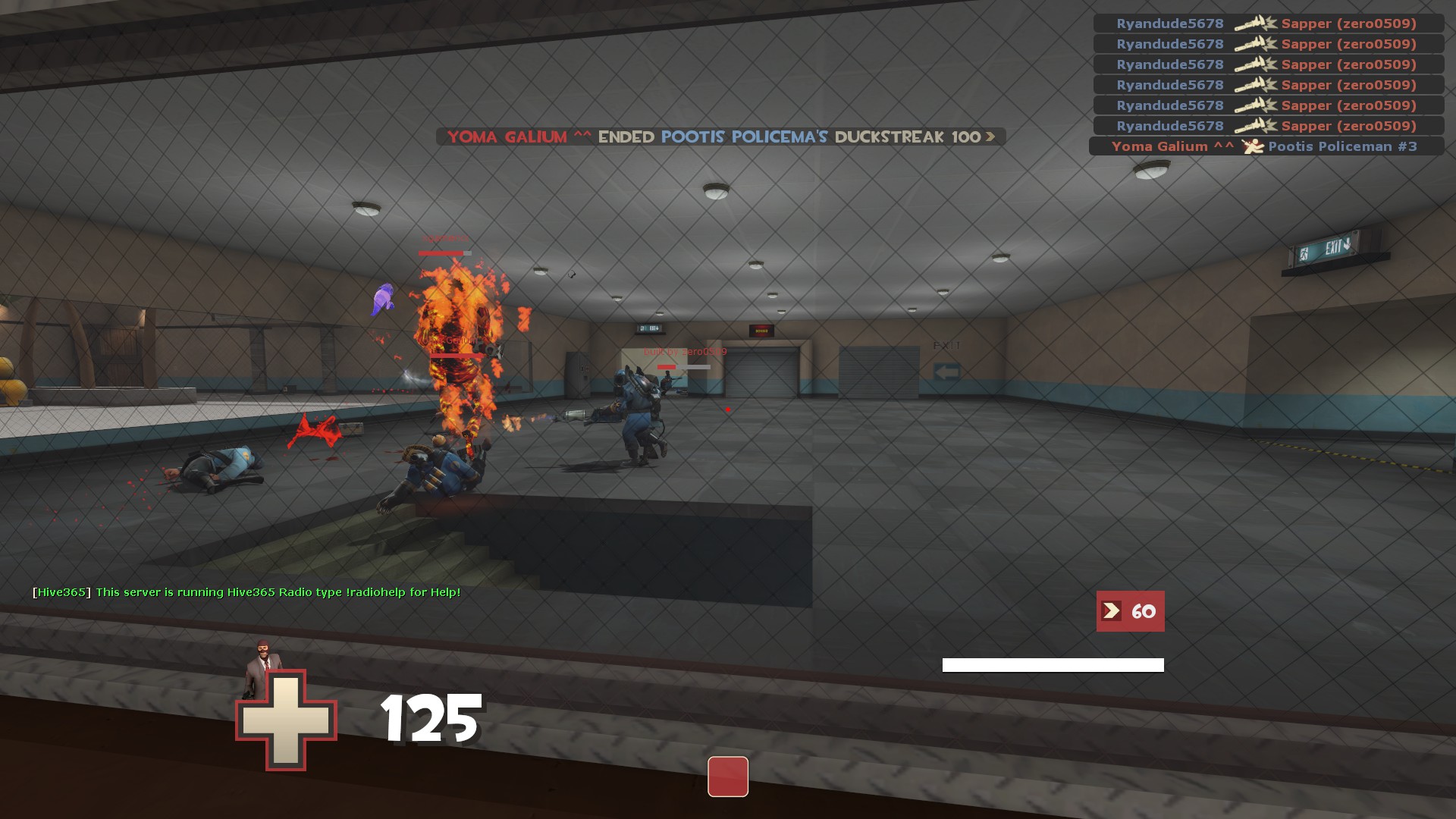Click the duckstreak ended notification banner
This screenshot has width=1456, height=819.
720,137
